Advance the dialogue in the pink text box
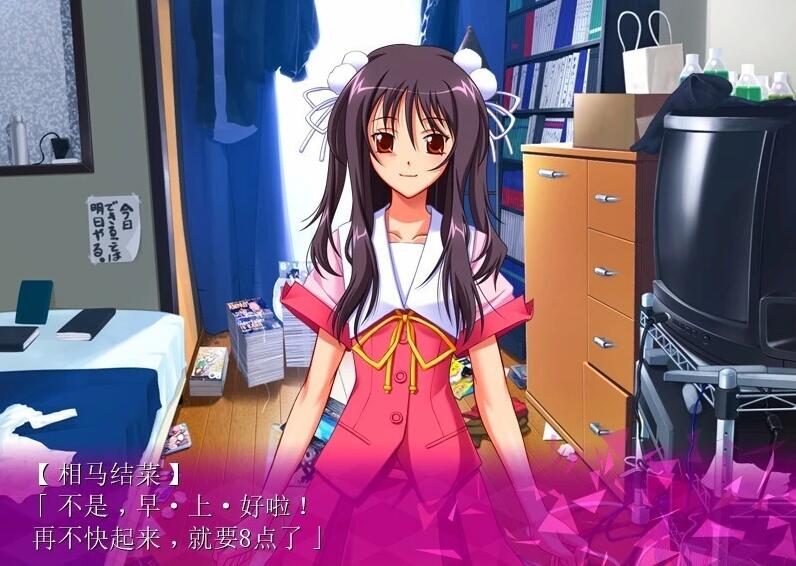Image resolution: width=796 pixels, height=566 pixels. point(398,510)
